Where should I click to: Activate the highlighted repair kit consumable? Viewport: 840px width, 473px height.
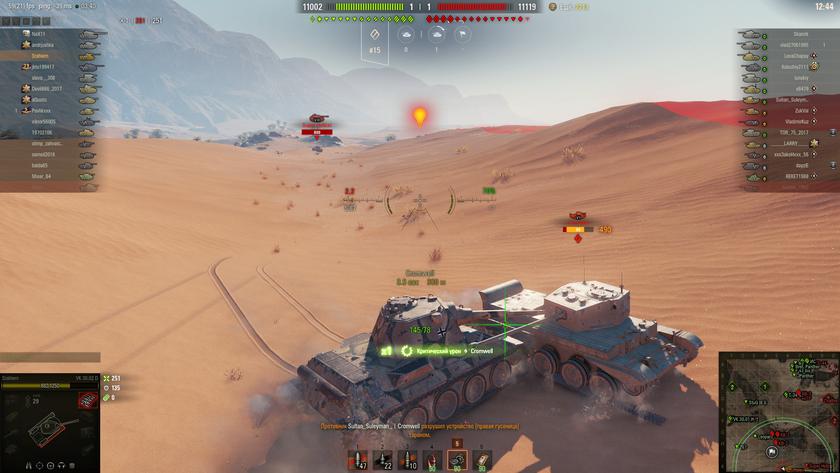click(x=456, y=460)
